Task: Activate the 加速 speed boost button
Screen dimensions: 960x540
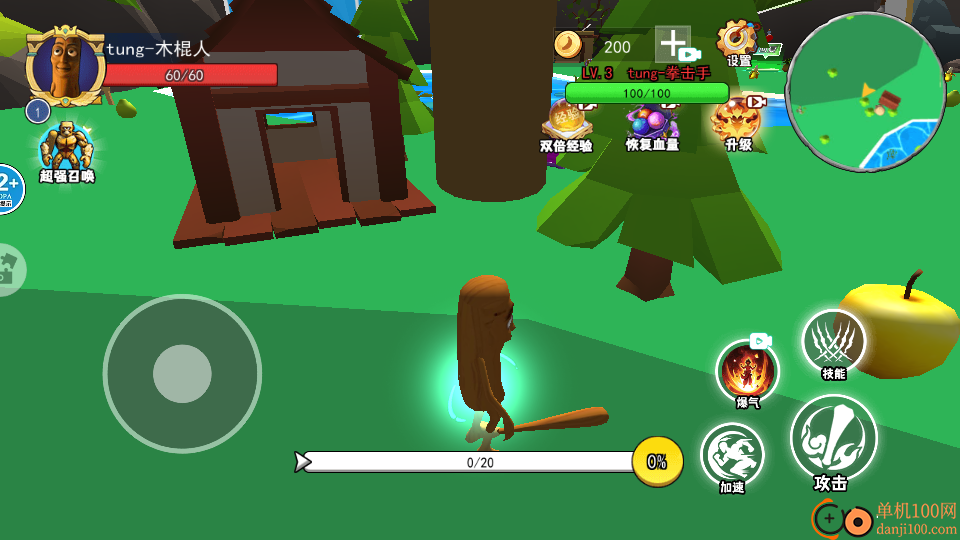Action: pyautogui.click(x=732, y=456)
